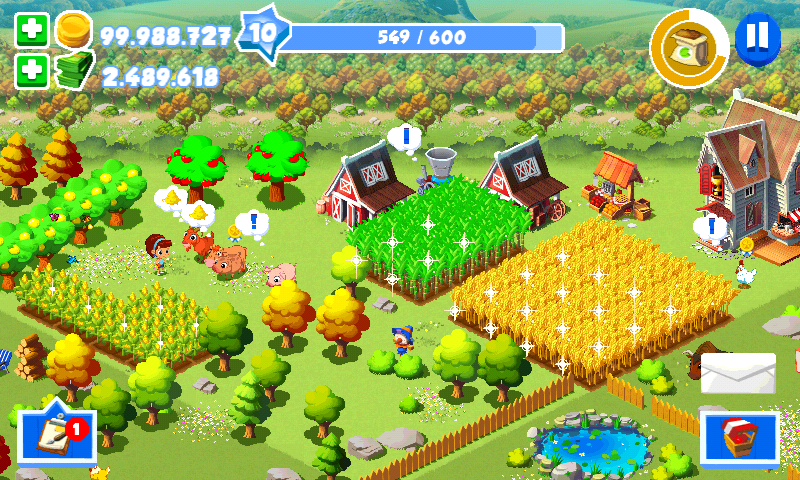The width and height of the screenshot is (800, 480).
Task: Open the white envelope mail
Action: pos(738,373)
